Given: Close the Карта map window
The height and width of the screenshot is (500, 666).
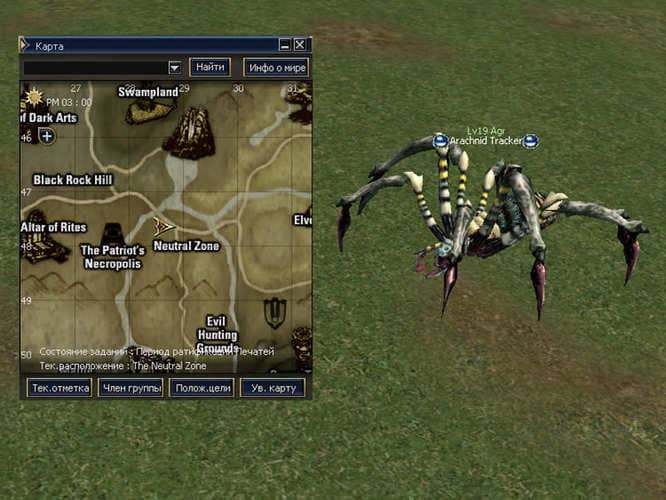Looking at the screenshot, I should click(x=301, y=45).
